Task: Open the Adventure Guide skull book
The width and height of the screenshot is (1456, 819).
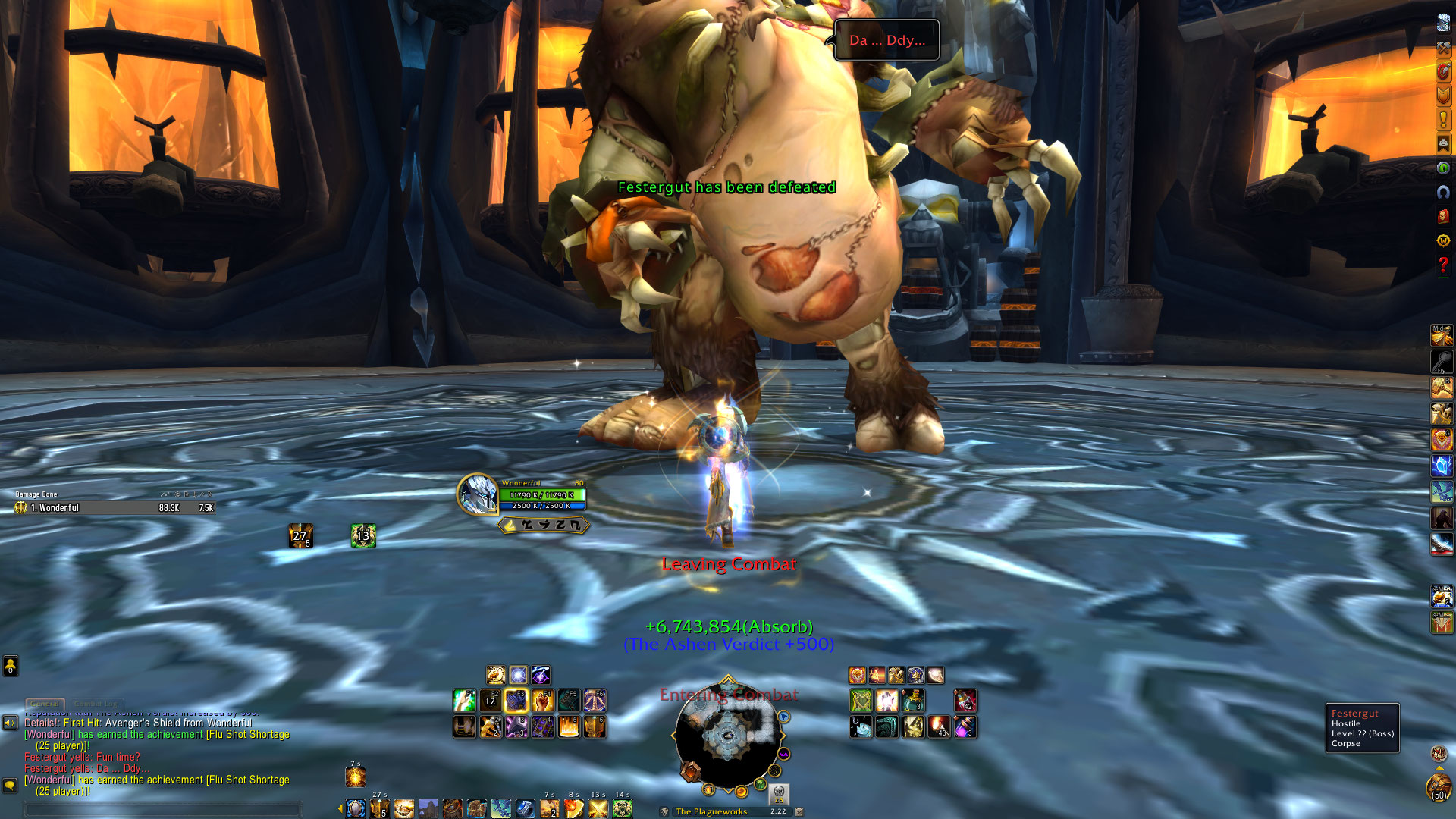Action: 1443,216
